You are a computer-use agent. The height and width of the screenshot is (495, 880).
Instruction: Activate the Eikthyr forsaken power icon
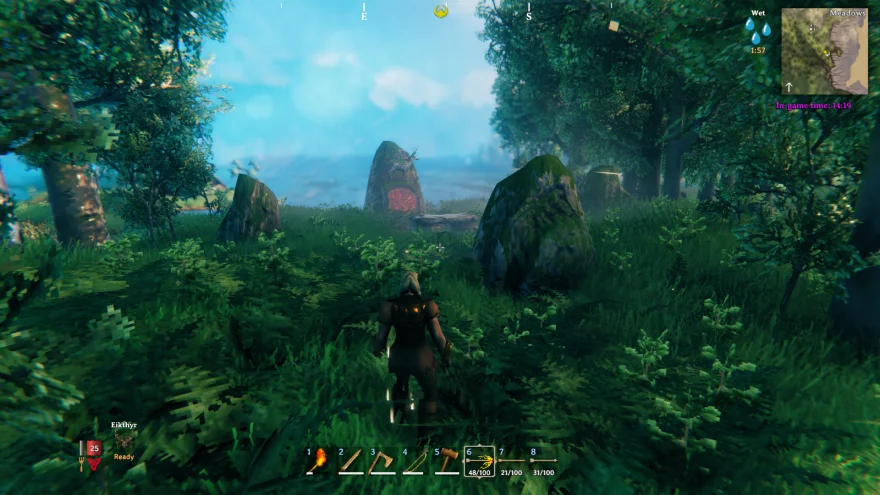pyautogui.click(x=125, y=440)
